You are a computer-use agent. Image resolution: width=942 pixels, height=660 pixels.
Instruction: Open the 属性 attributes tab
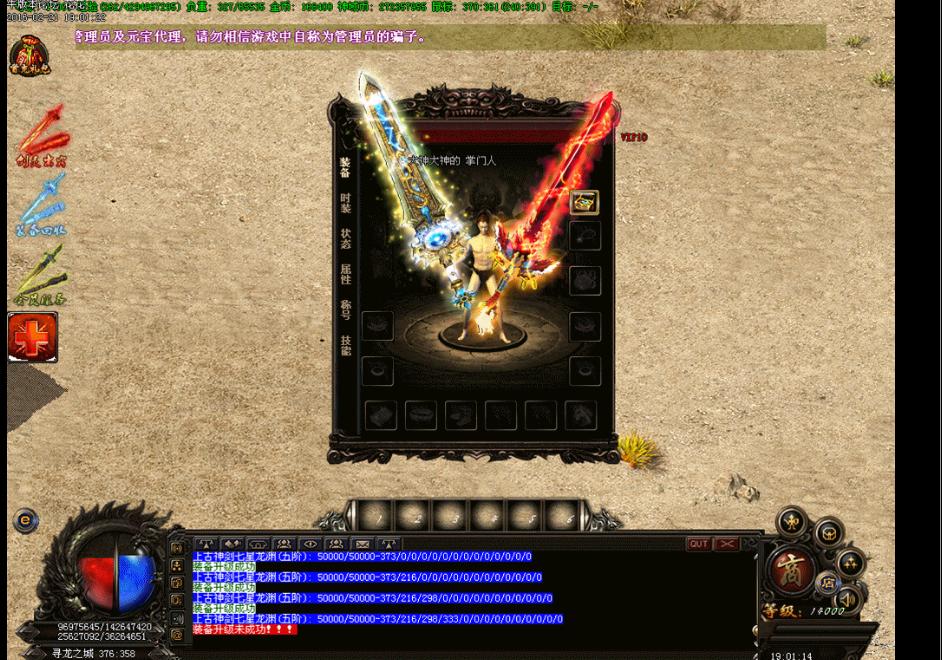coord(345,273)
